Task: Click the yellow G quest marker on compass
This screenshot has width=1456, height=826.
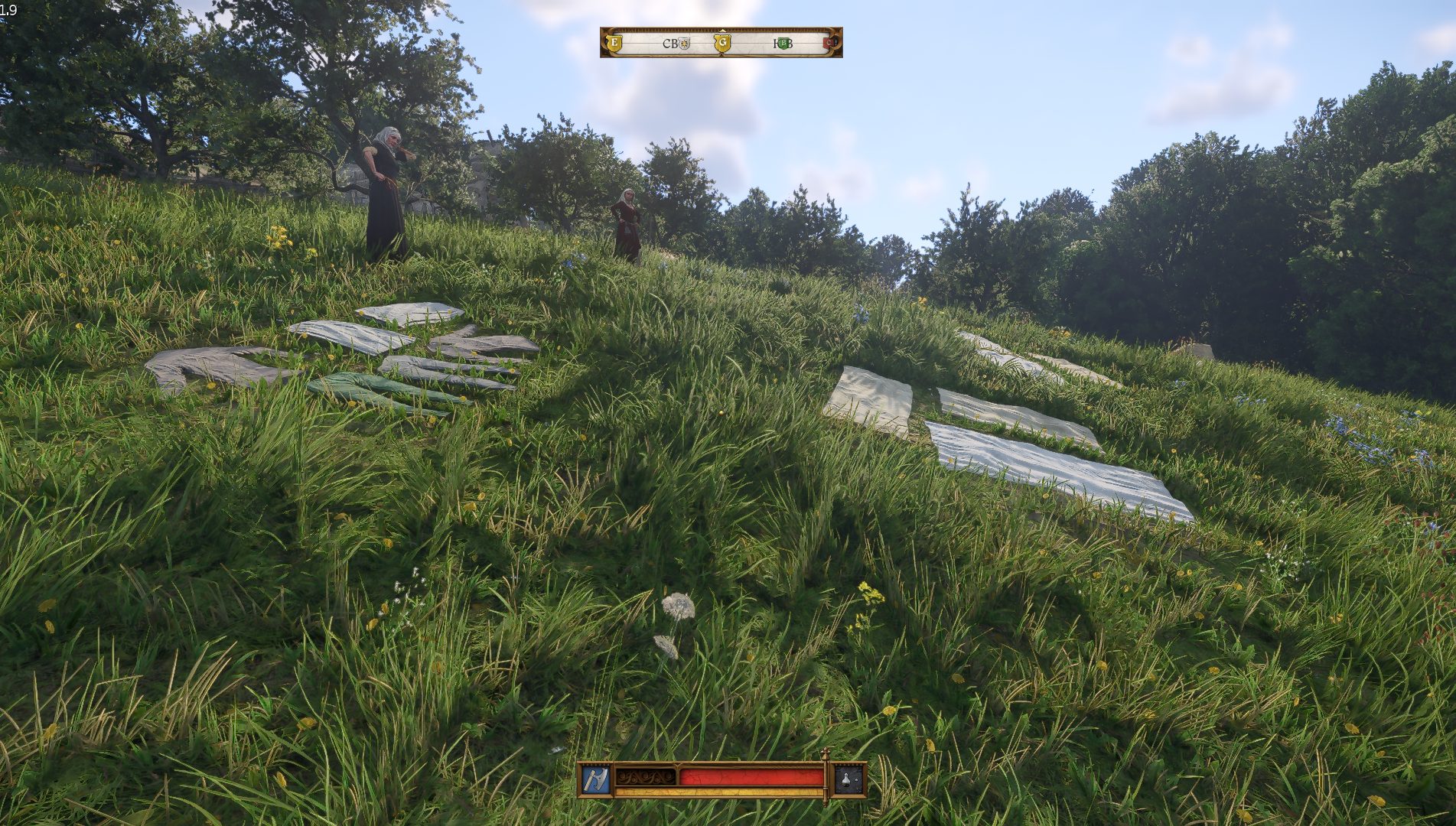Action: (721, 43)
